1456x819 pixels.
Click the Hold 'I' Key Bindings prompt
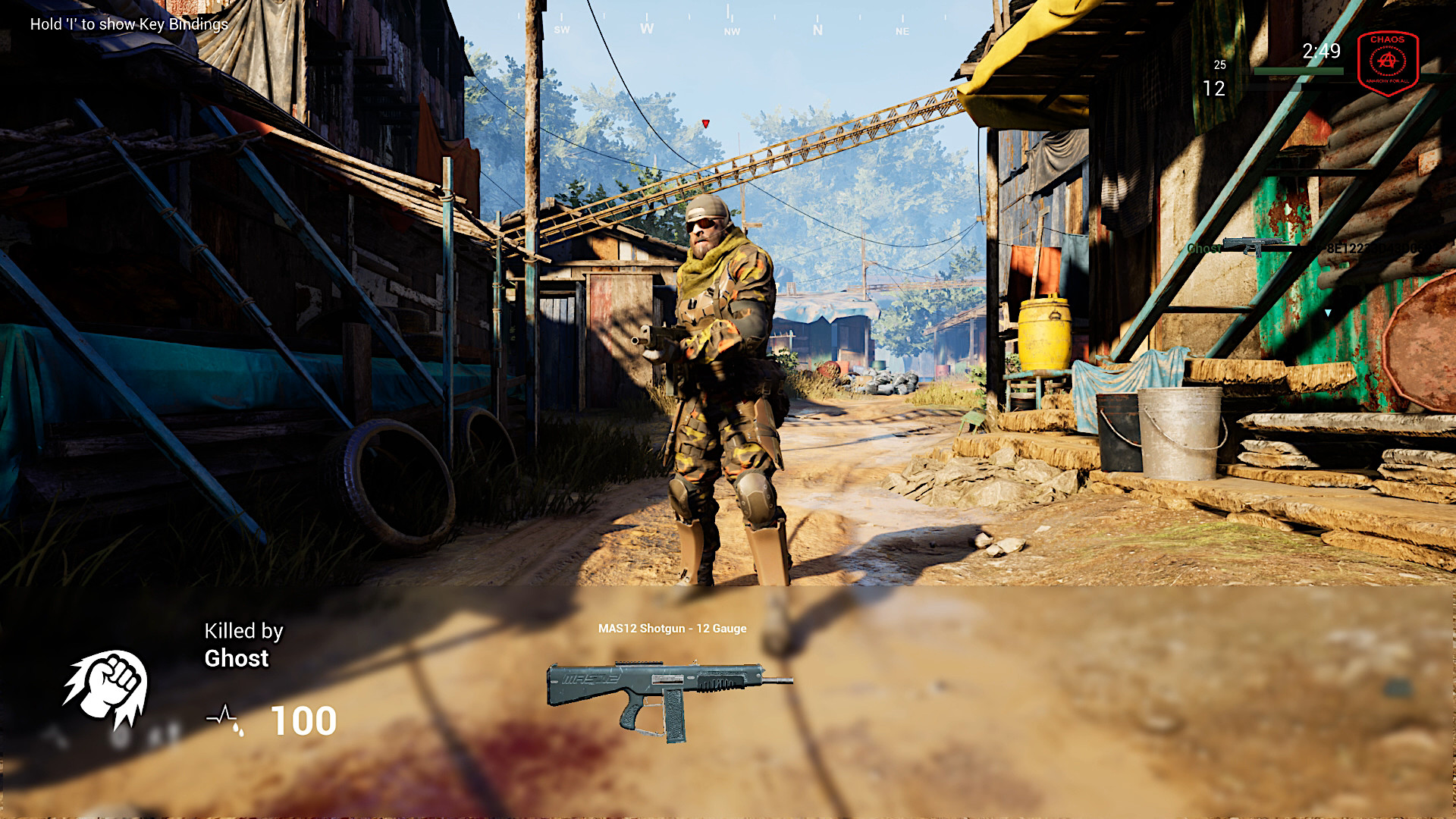127,25
